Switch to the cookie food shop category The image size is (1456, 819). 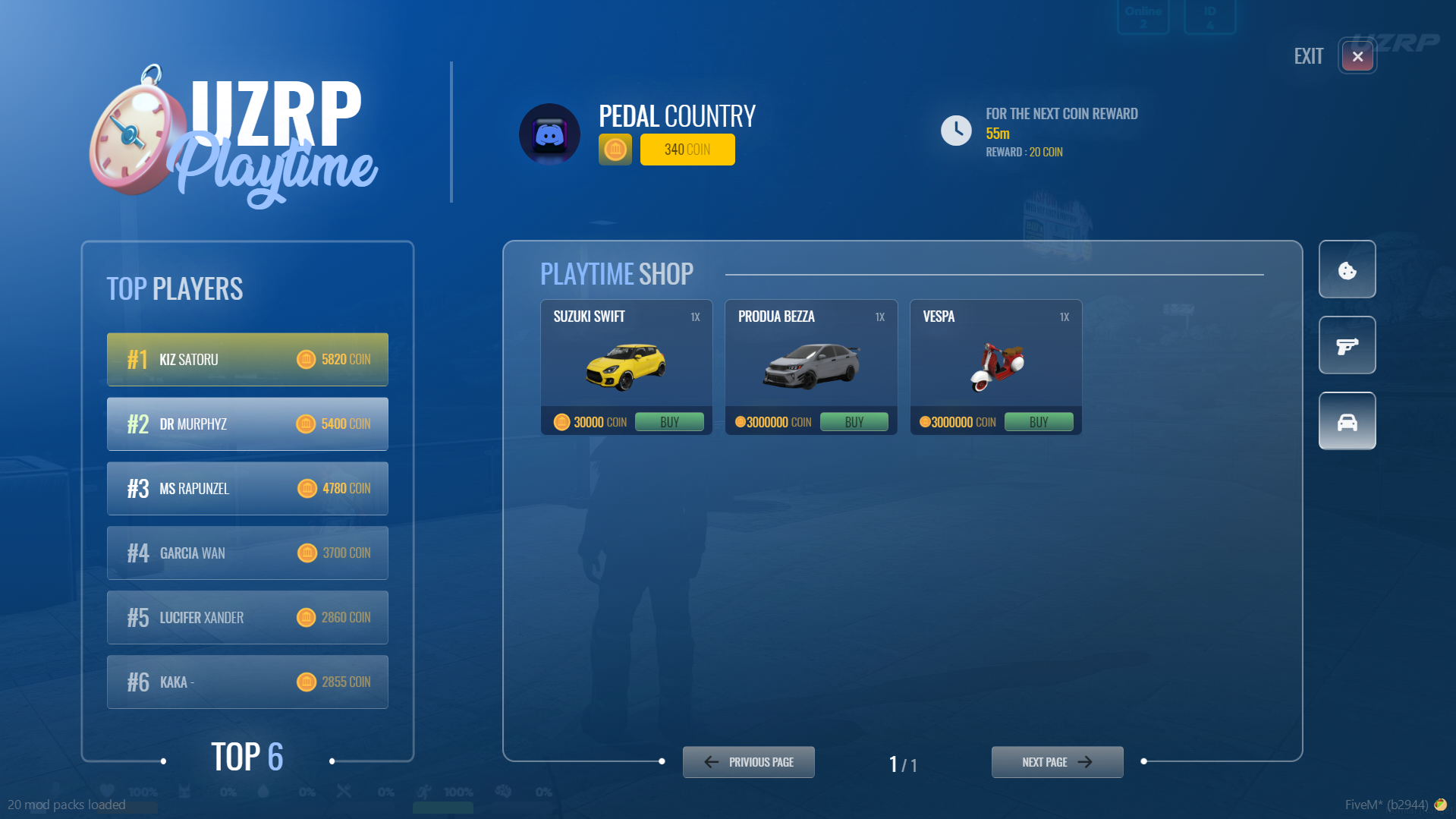pos(1347,270)
